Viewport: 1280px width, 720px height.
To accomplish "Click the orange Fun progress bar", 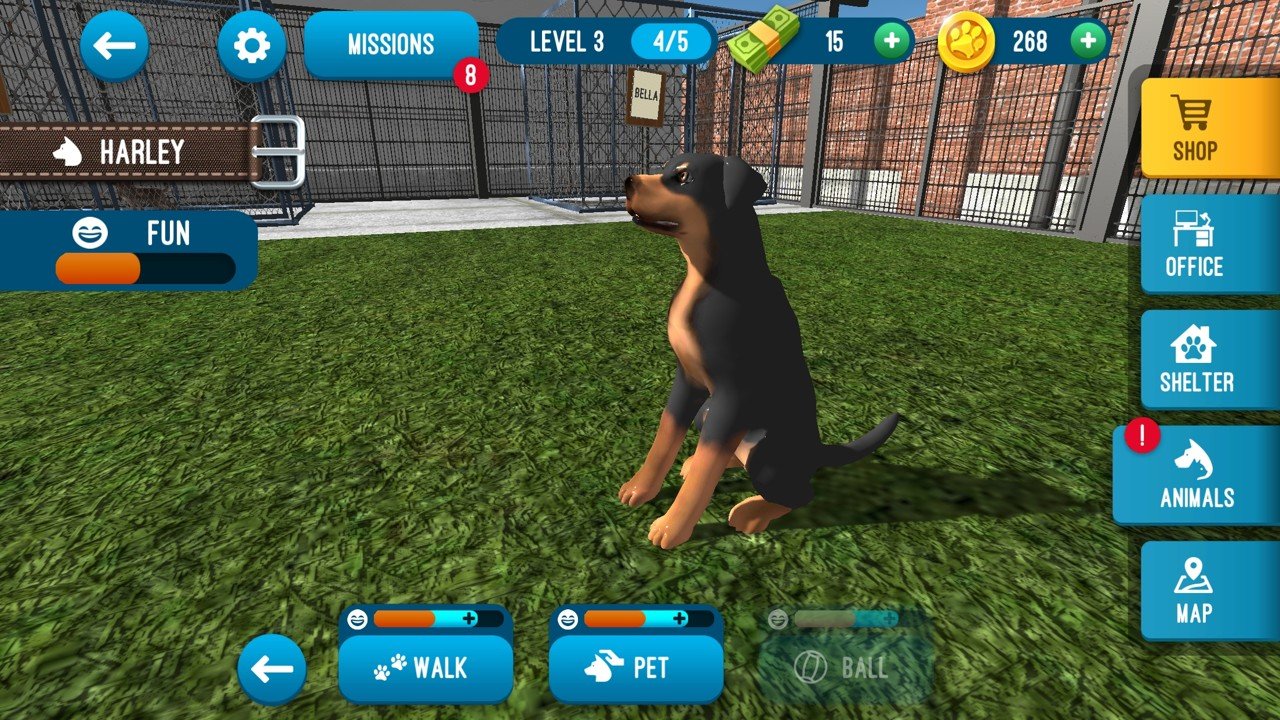I will 95,268.
